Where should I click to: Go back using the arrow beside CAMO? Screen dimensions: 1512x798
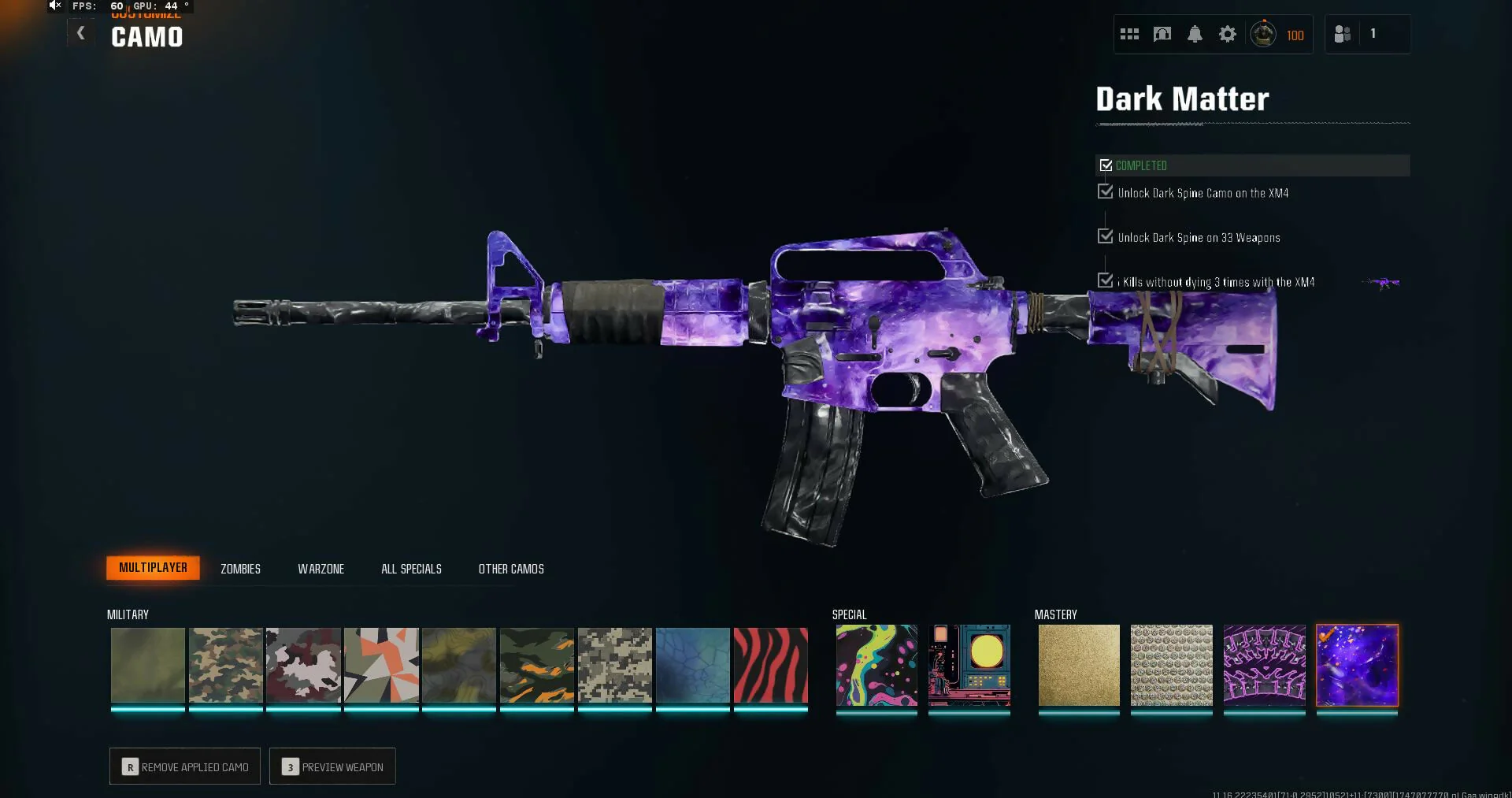pyautogui.click(x=80, y=33)
